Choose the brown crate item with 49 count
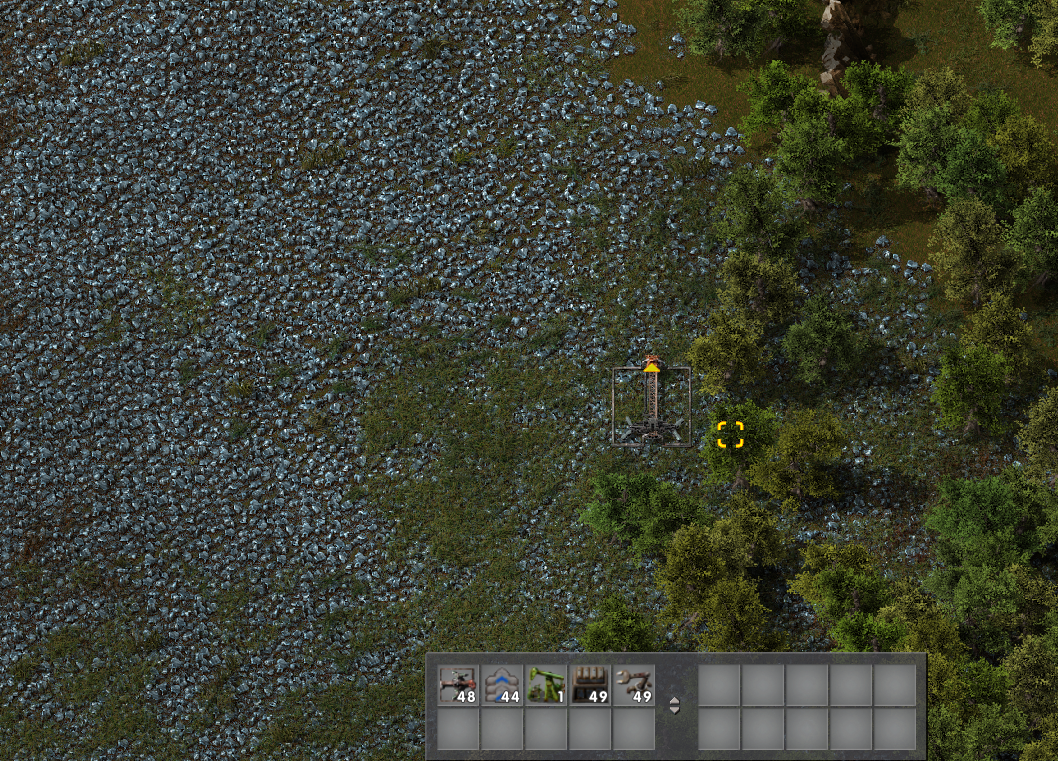The image size is (1058, 761). click(591, 686)
